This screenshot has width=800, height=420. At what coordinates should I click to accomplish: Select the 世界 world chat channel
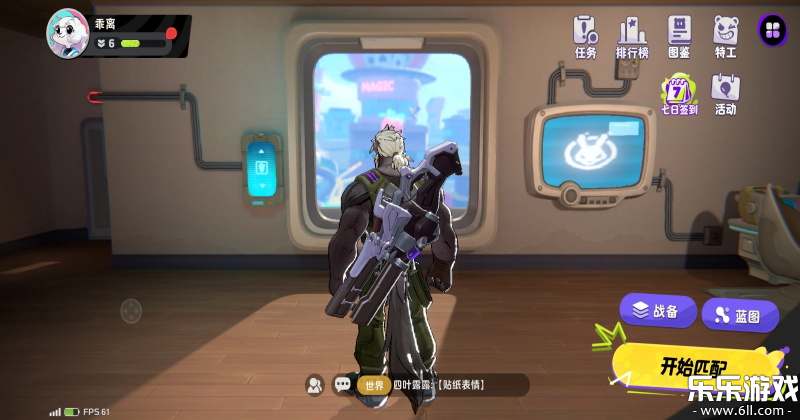click(x=373, y=384)
